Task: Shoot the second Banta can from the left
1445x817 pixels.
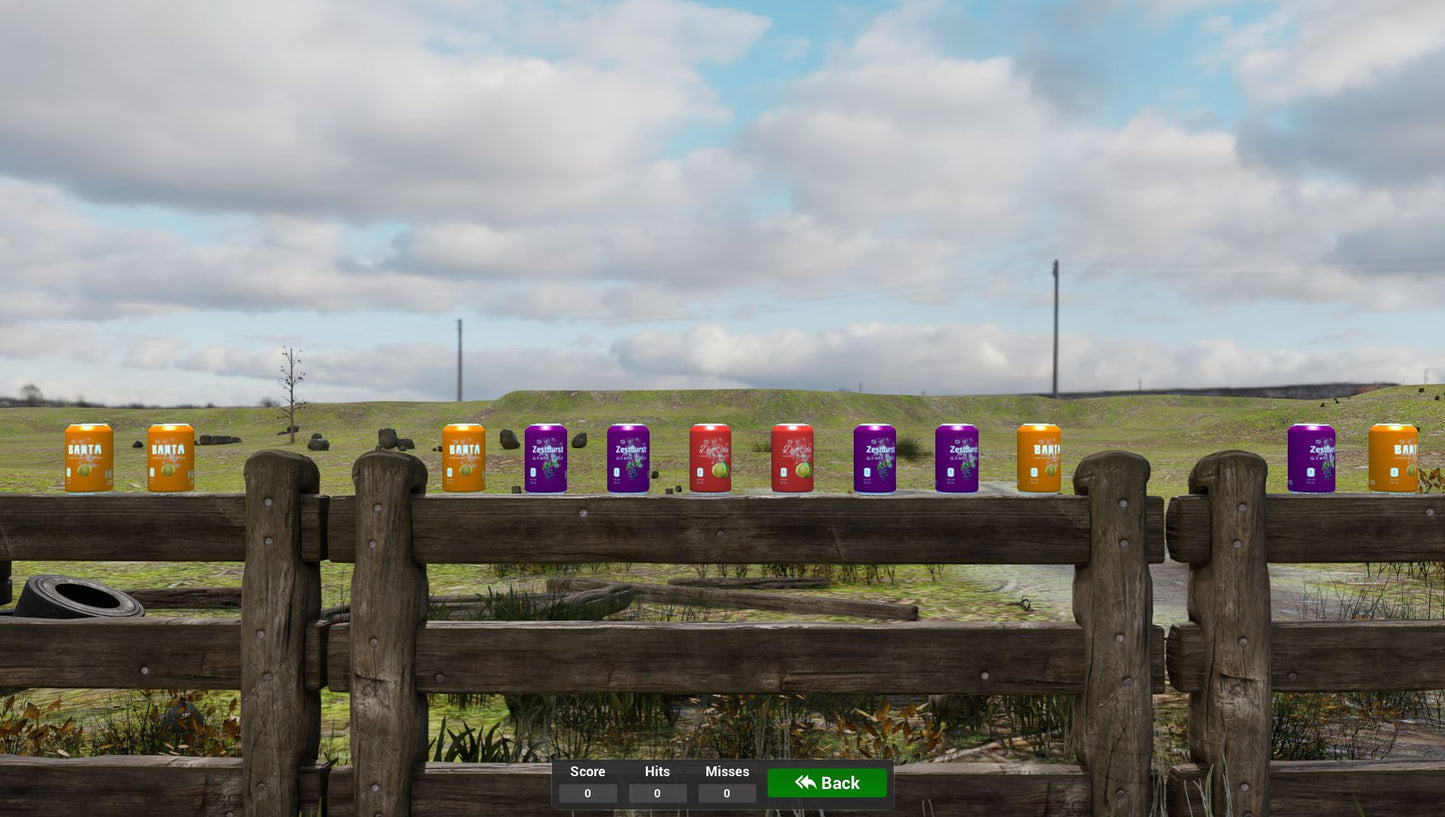Action: pos(168,457)
